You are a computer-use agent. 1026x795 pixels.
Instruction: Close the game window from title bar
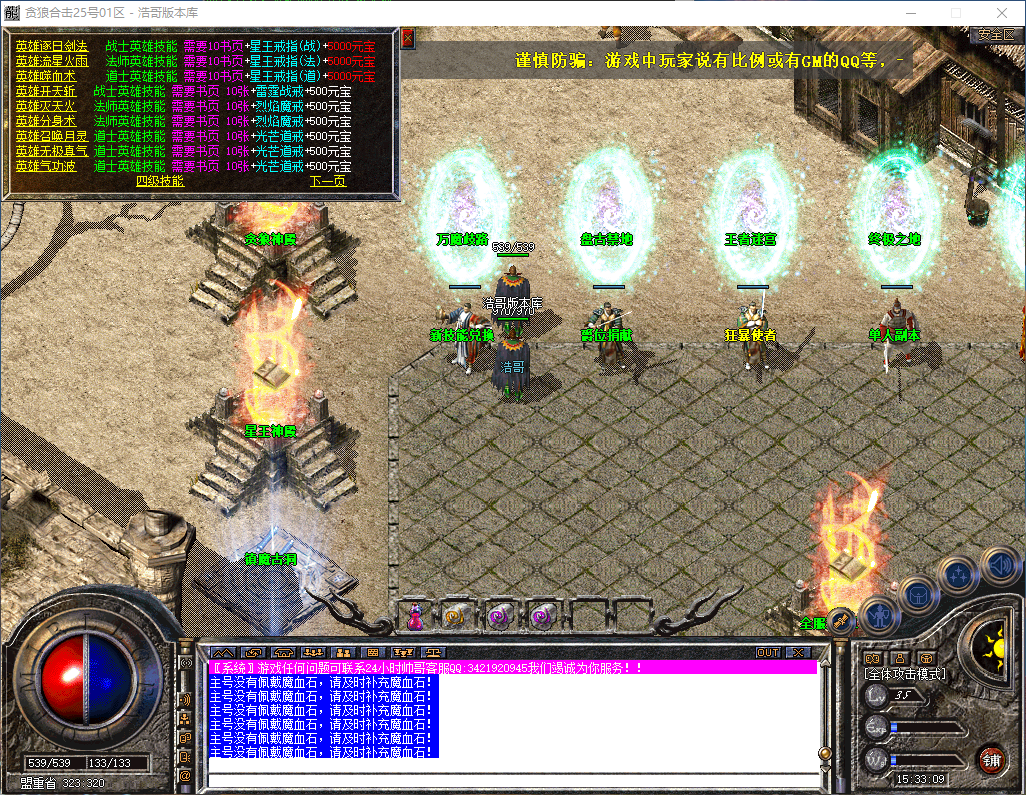pyautogui.click(x=1002, y=12)
